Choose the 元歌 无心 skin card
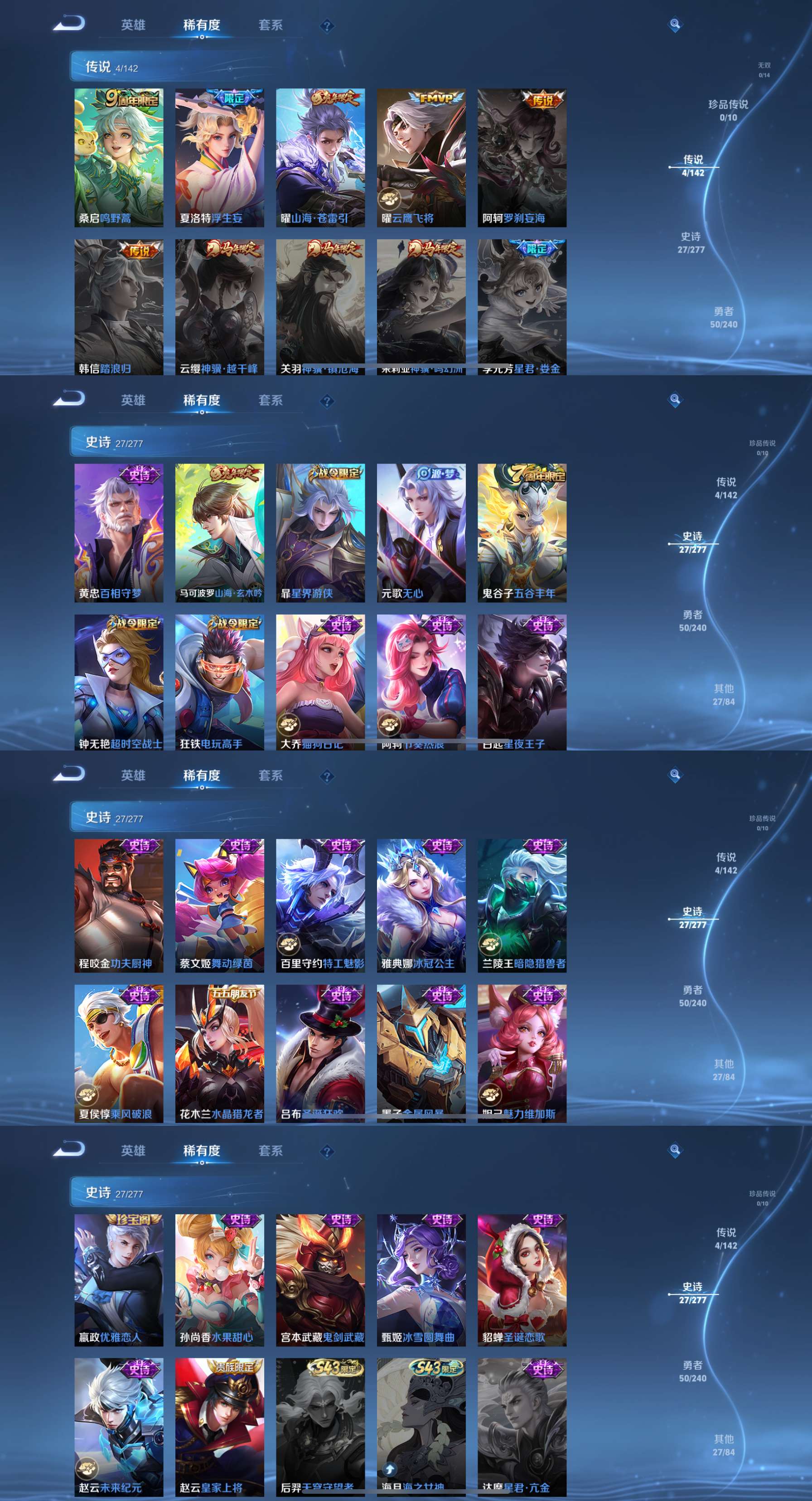The height and width of the screenshot is (1501, 812). [x=421, y=533]
